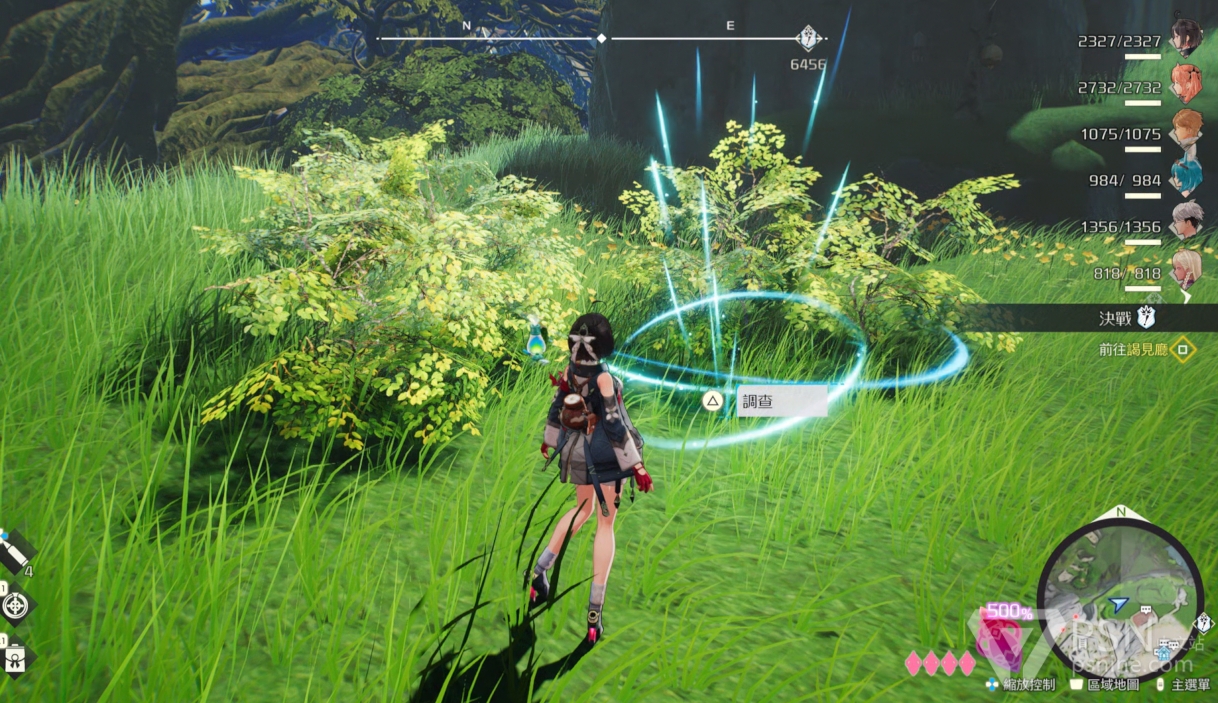
Task: Choose the blonde party member portrait
Action: 1186,268
